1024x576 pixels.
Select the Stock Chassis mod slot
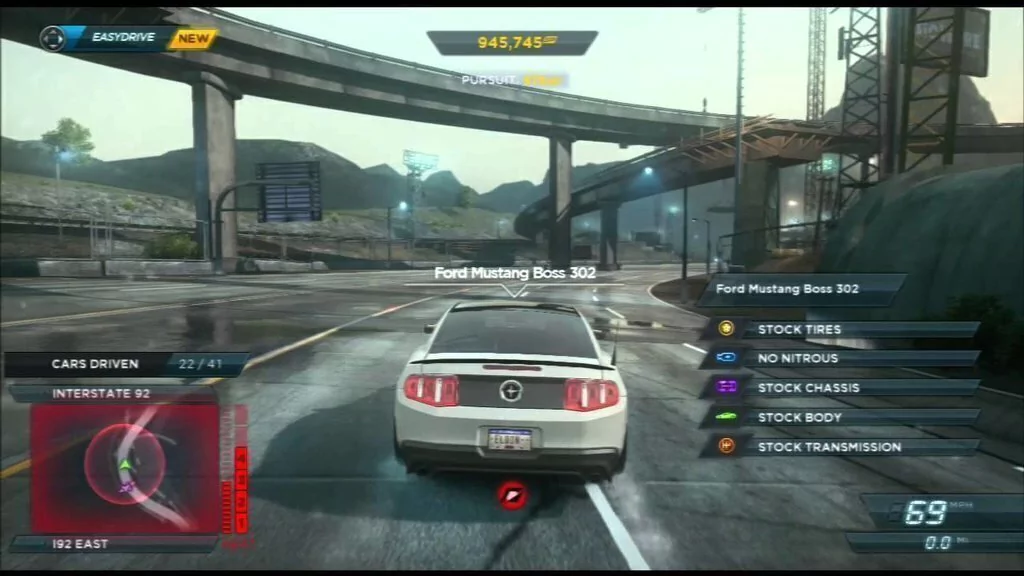[x=840, y=388]
